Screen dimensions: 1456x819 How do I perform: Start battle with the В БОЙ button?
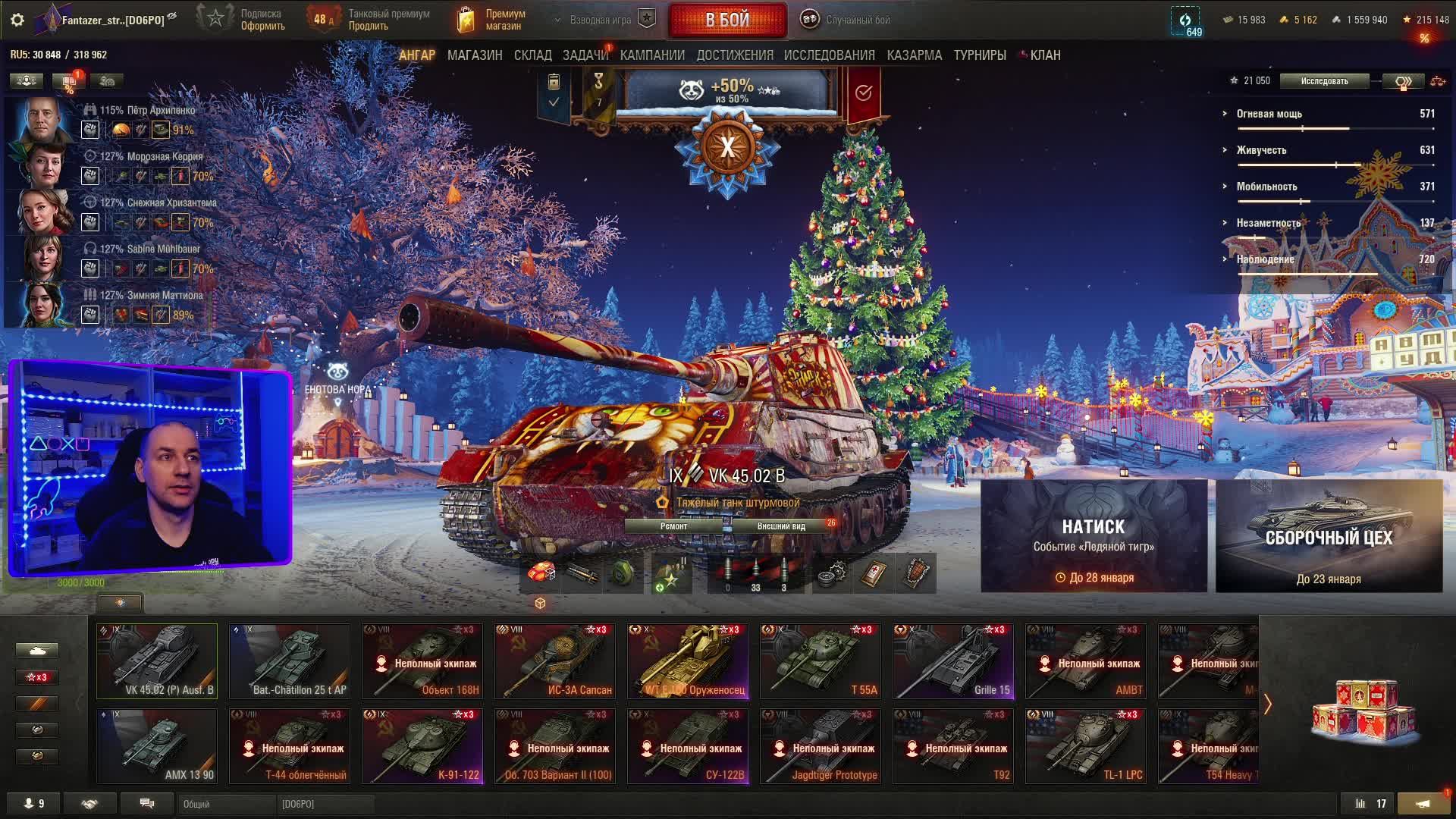tap(727, 20)
